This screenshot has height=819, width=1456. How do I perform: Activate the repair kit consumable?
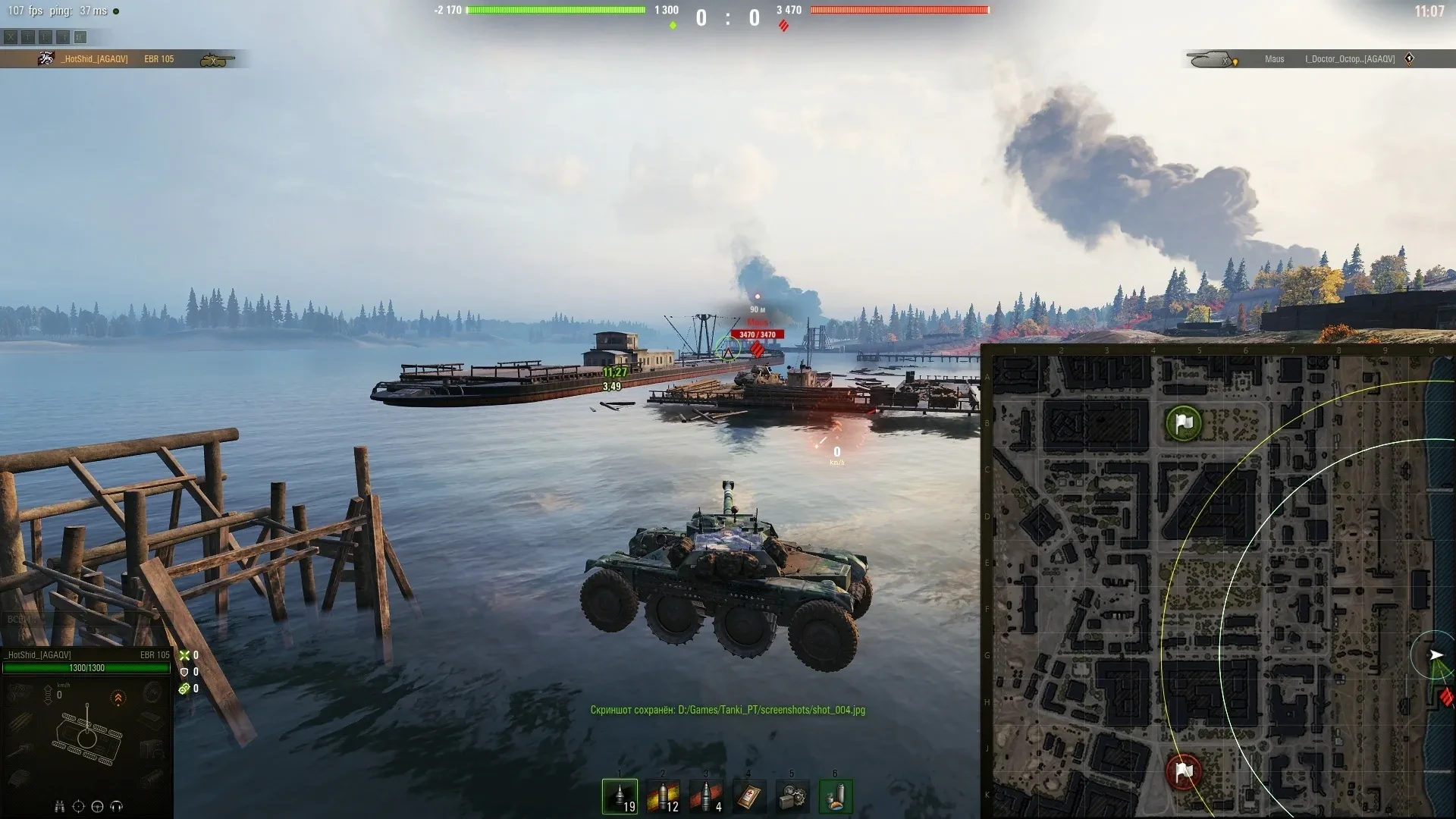coord(792,796)
